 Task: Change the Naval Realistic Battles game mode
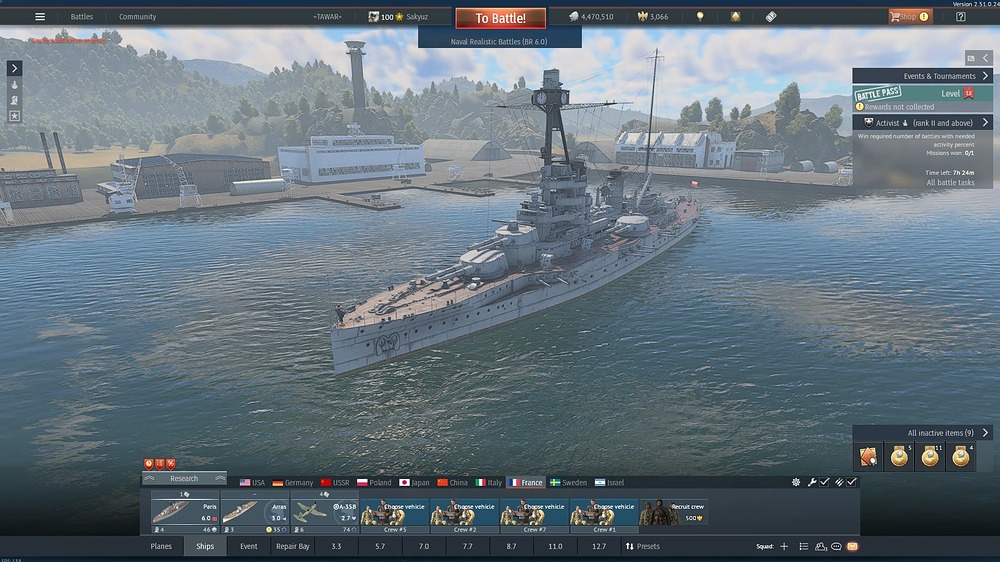[x=499, y=42]
